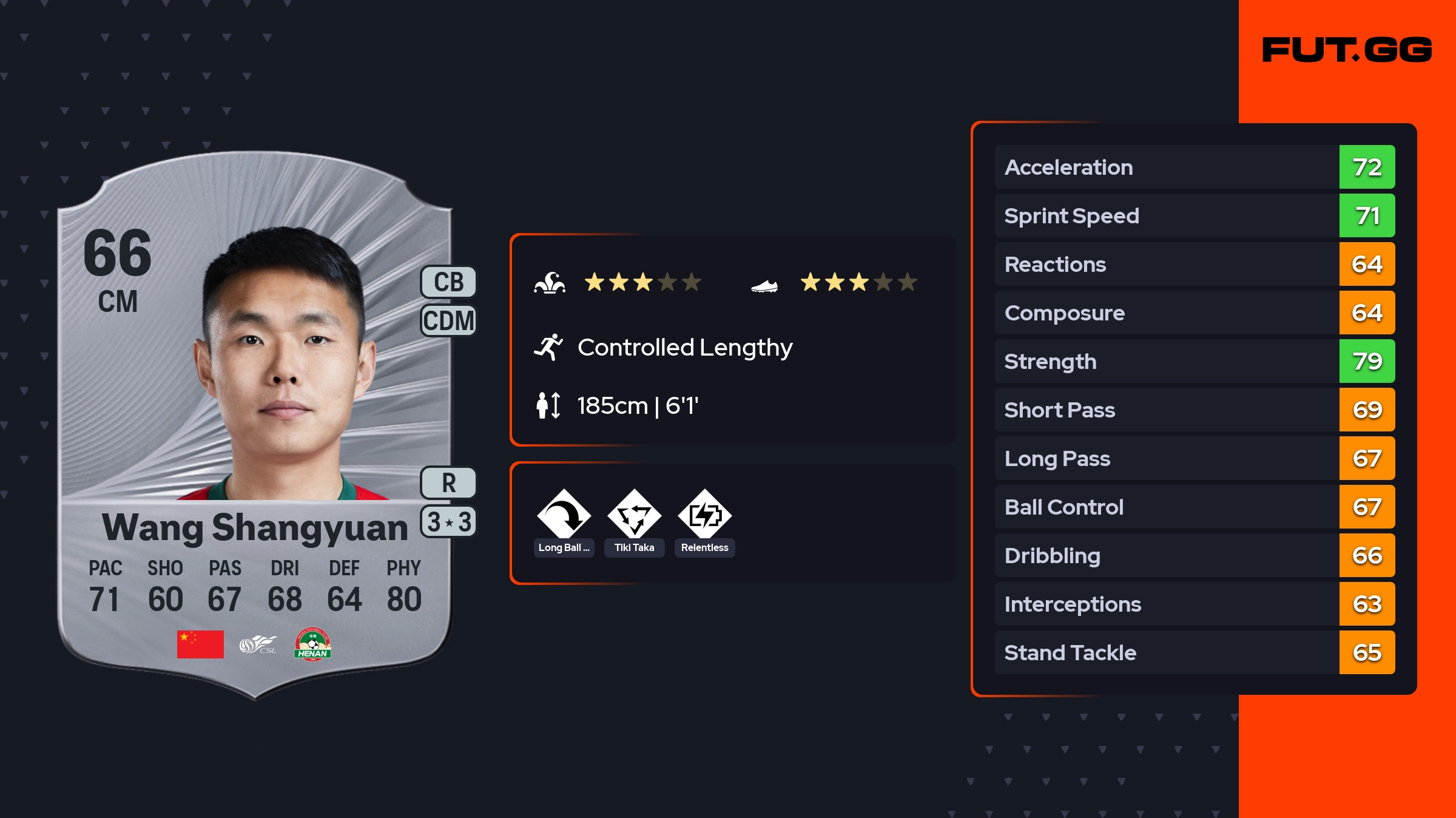Screen dimensions: 1456x818
Task: Choose the CDM alternate position badge
Action: tap(448, 320)
